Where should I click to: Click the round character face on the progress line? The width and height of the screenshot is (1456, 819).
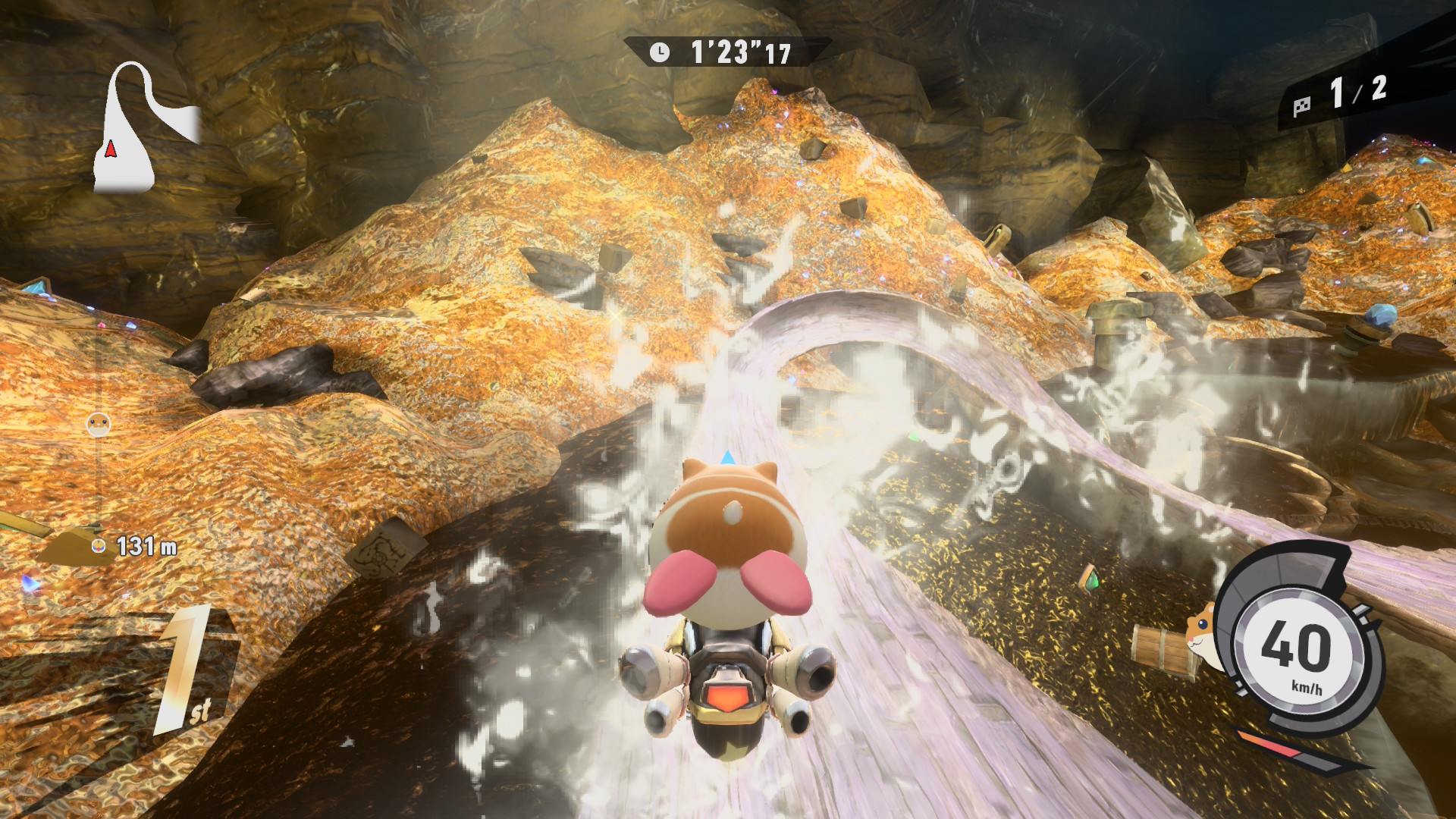click(99, 424)
